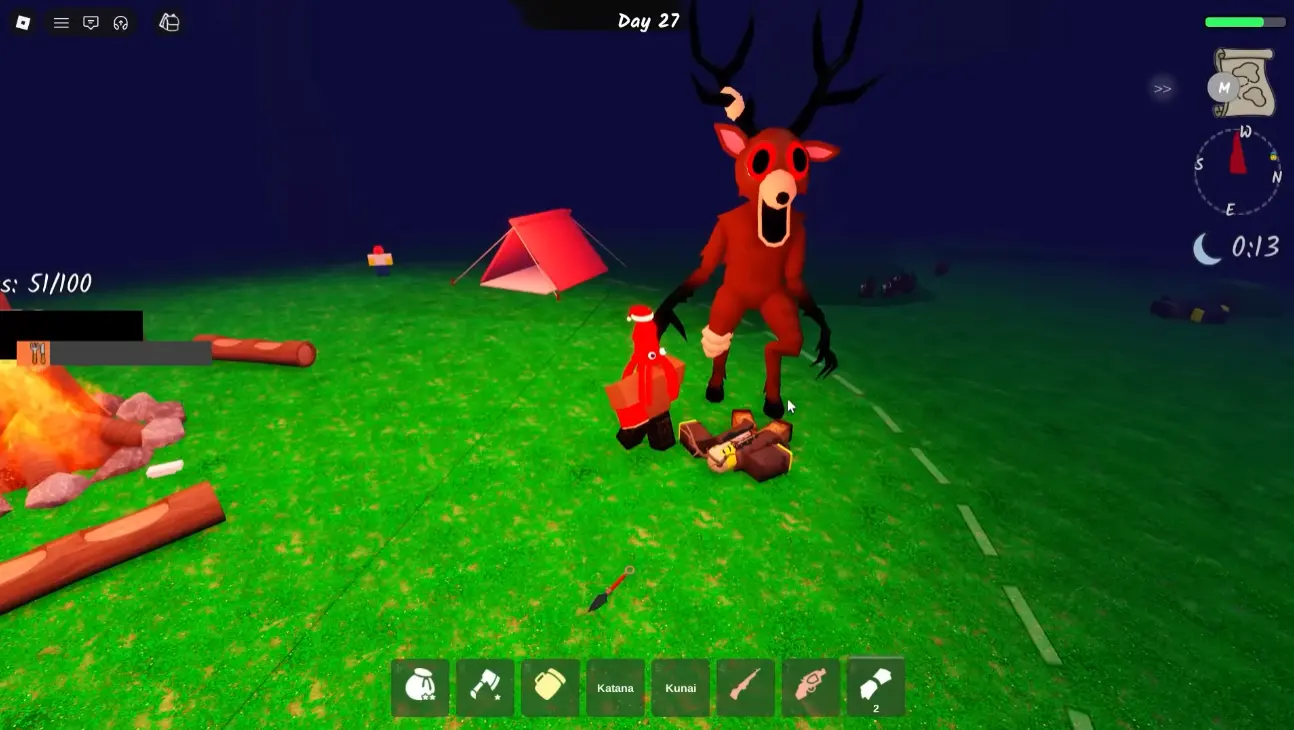Expand the side panel using the >> chevron

[1162, 89]
